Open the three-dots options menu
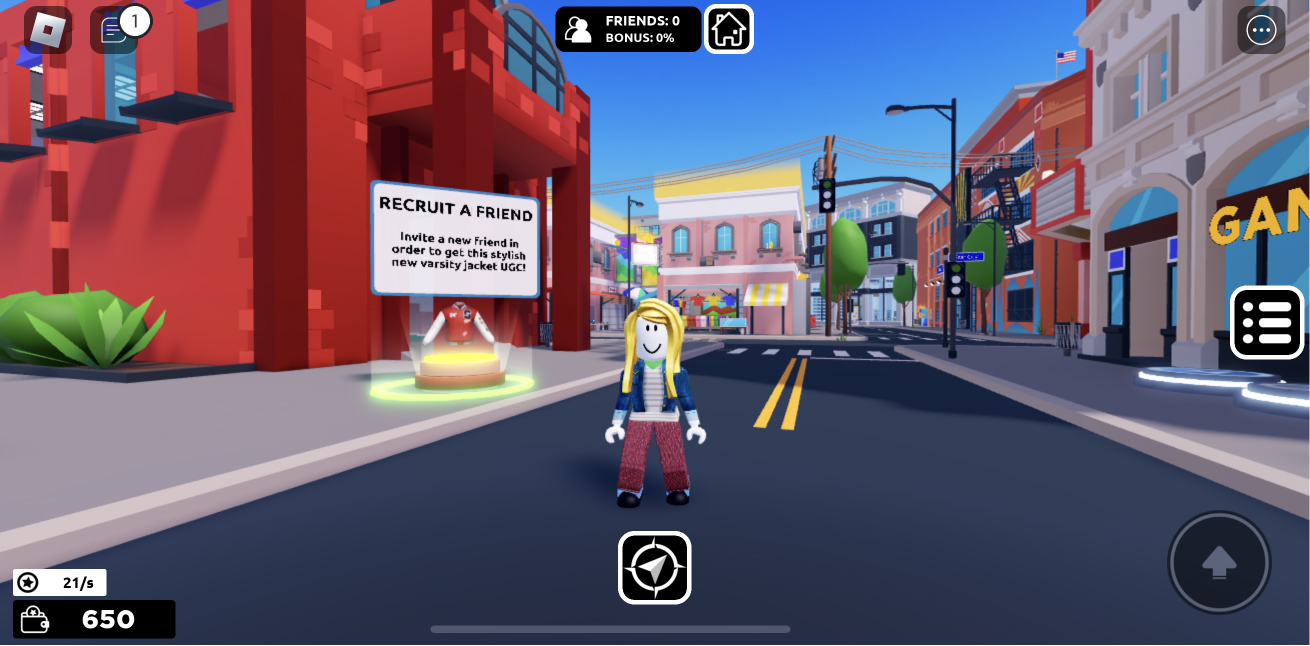Screen dimensions: 1310x646 pyautogui.click(x=1261, y=30)
